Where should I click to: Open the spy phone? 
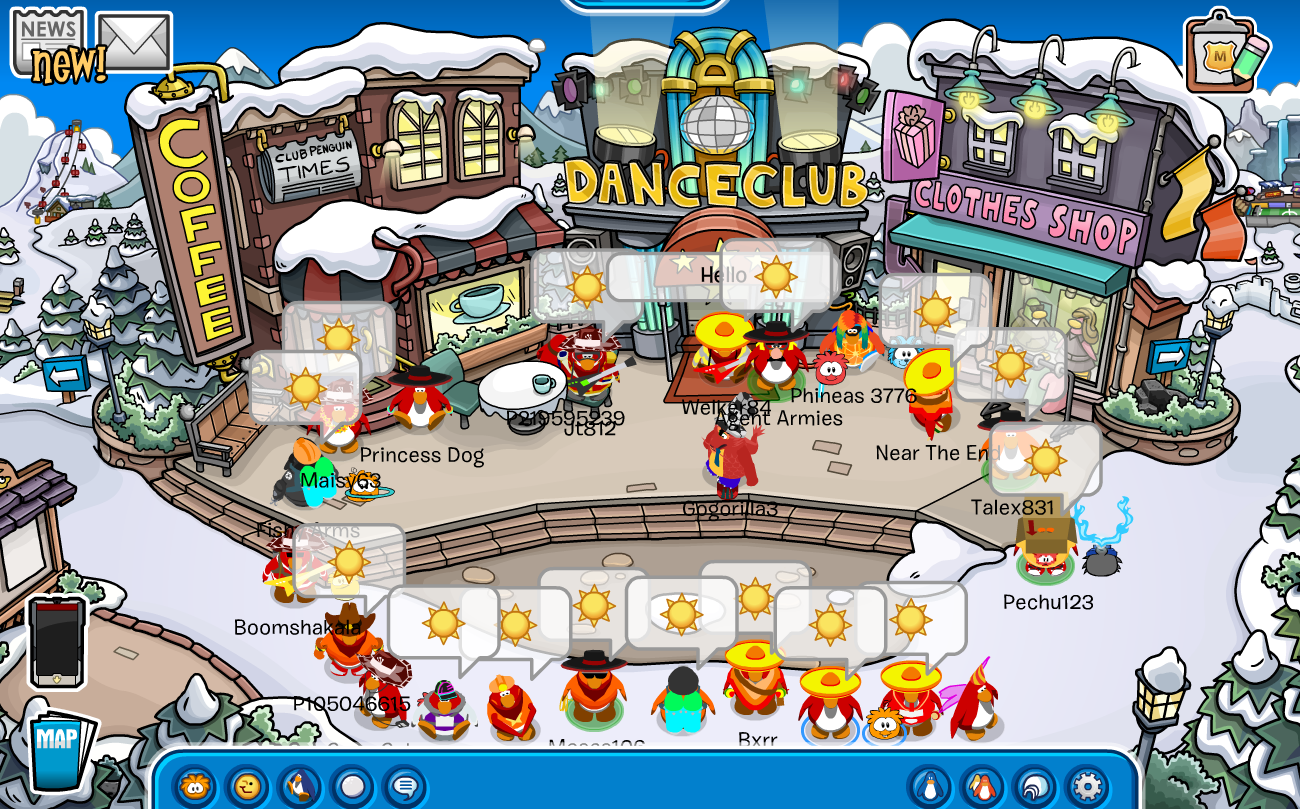point(56,642)
